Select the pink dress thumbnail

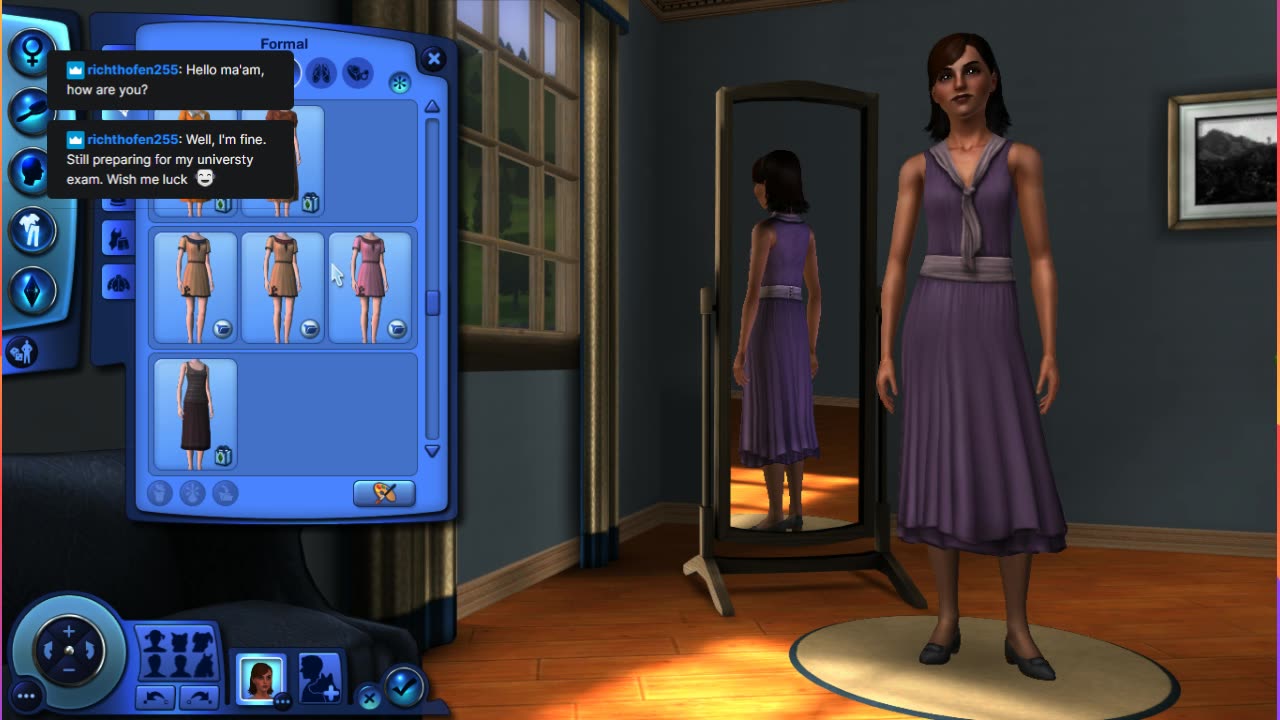point(371,285)
